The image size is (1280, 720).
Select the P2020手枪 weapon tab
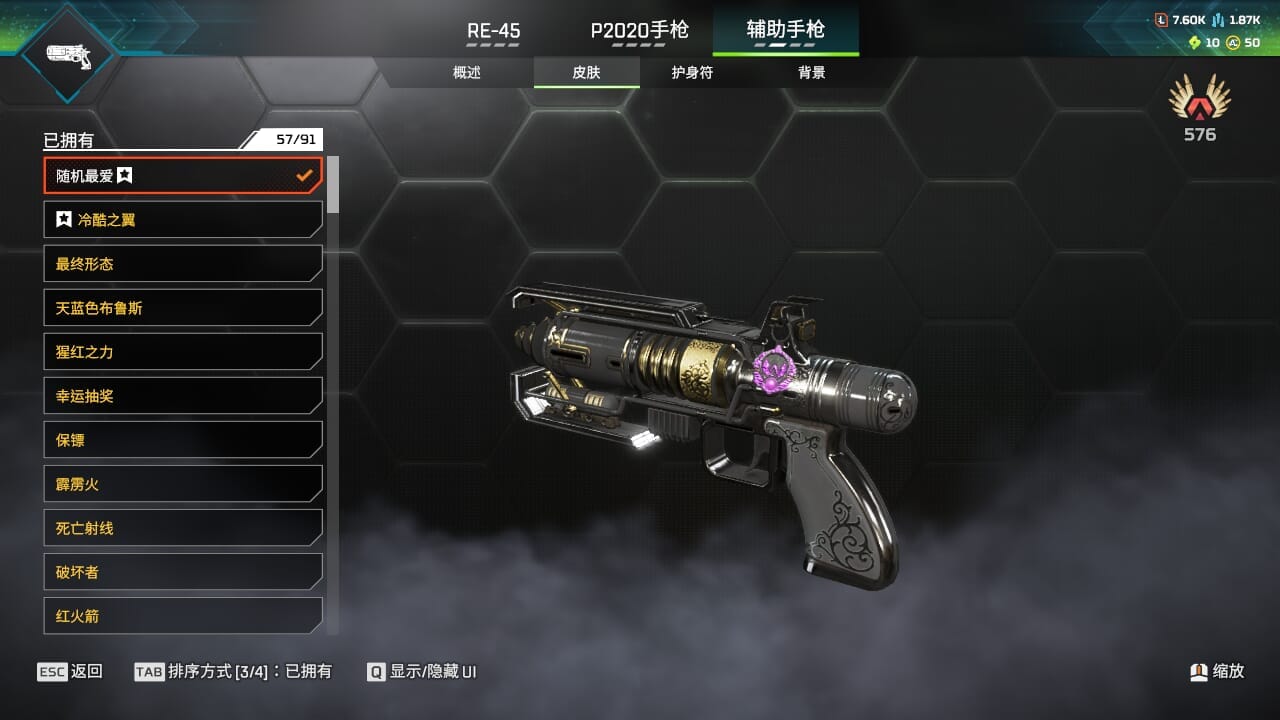pyautogui.click(x=639, y=30)
